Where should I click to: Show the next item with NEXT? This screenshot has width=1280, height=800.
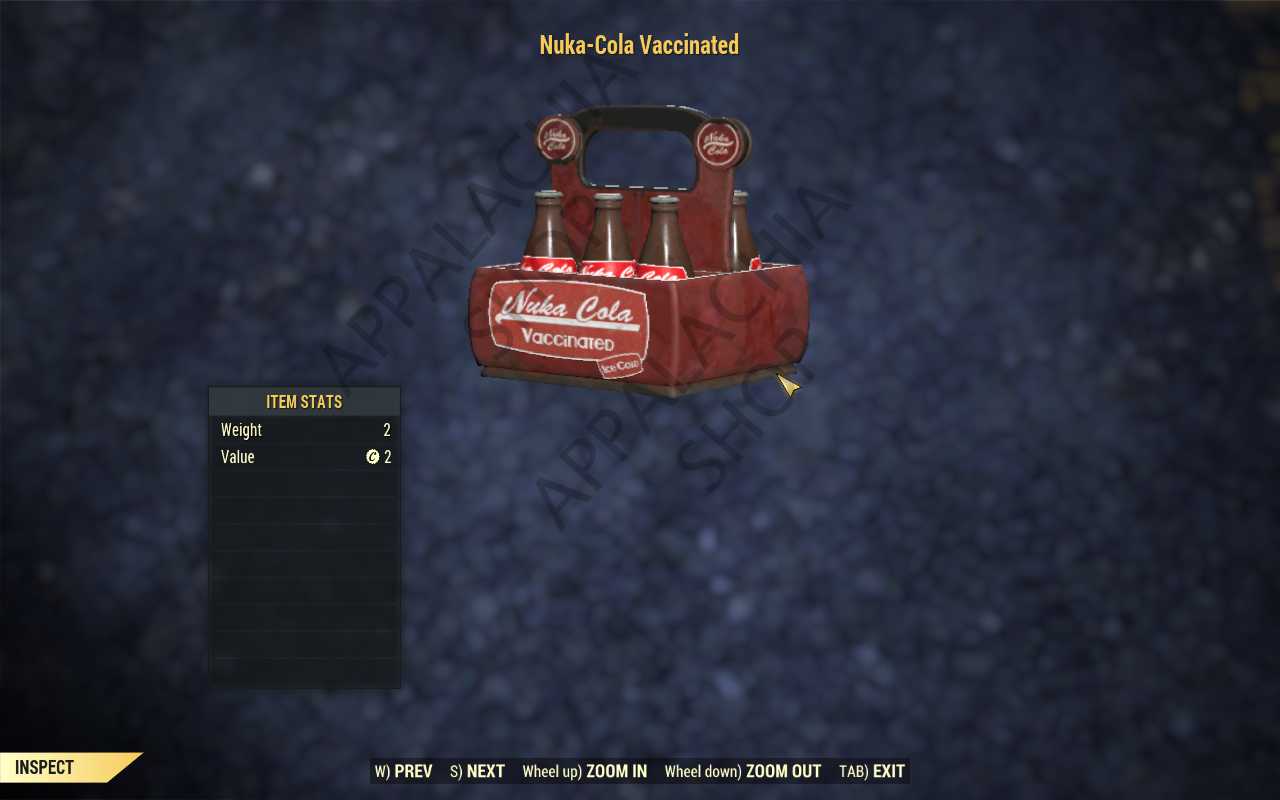[x=478, y=771]
